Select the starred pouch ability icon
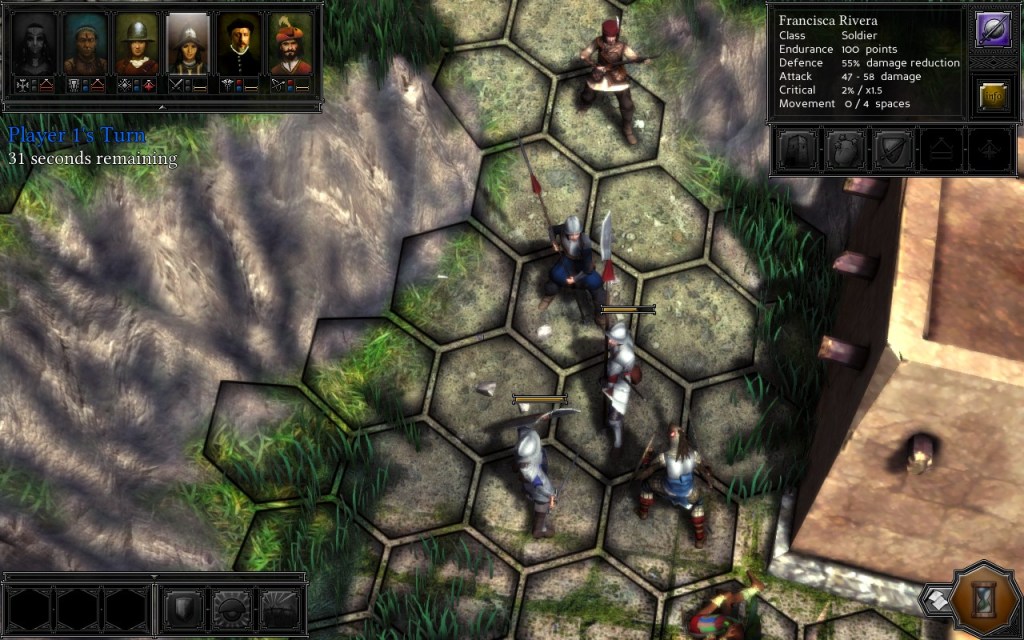 (x=843, y=151)
